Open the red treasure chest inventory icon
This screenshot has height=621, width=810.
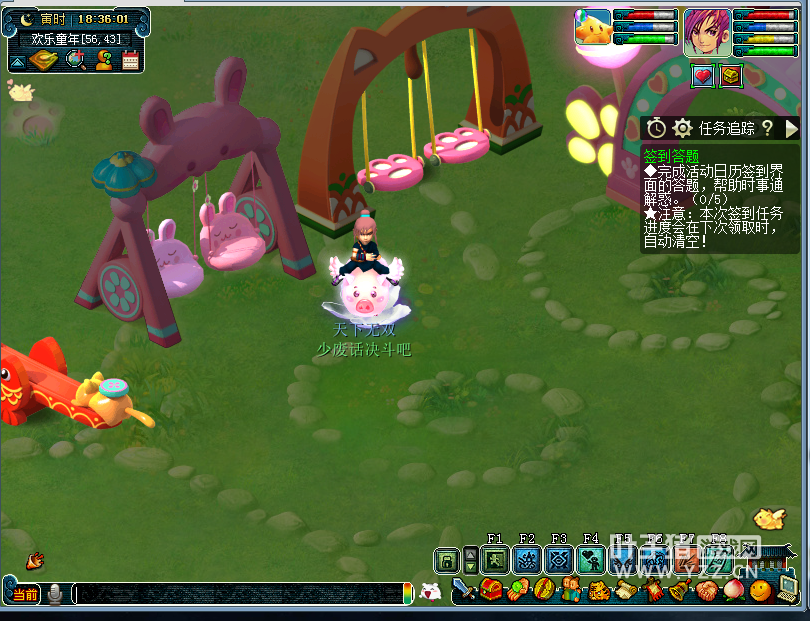[x=491, y=590]
